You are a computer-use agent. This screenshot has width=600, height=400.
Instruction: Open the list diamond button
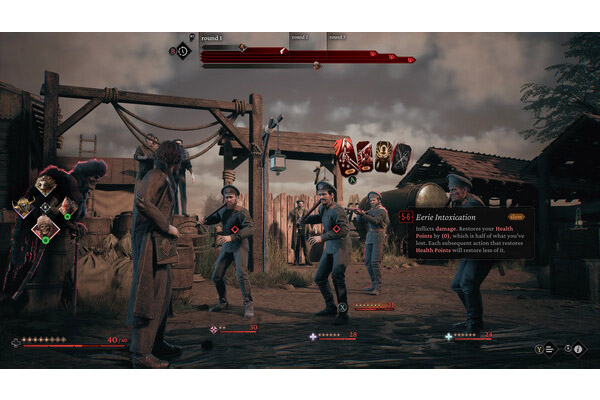tap(551, 349)
